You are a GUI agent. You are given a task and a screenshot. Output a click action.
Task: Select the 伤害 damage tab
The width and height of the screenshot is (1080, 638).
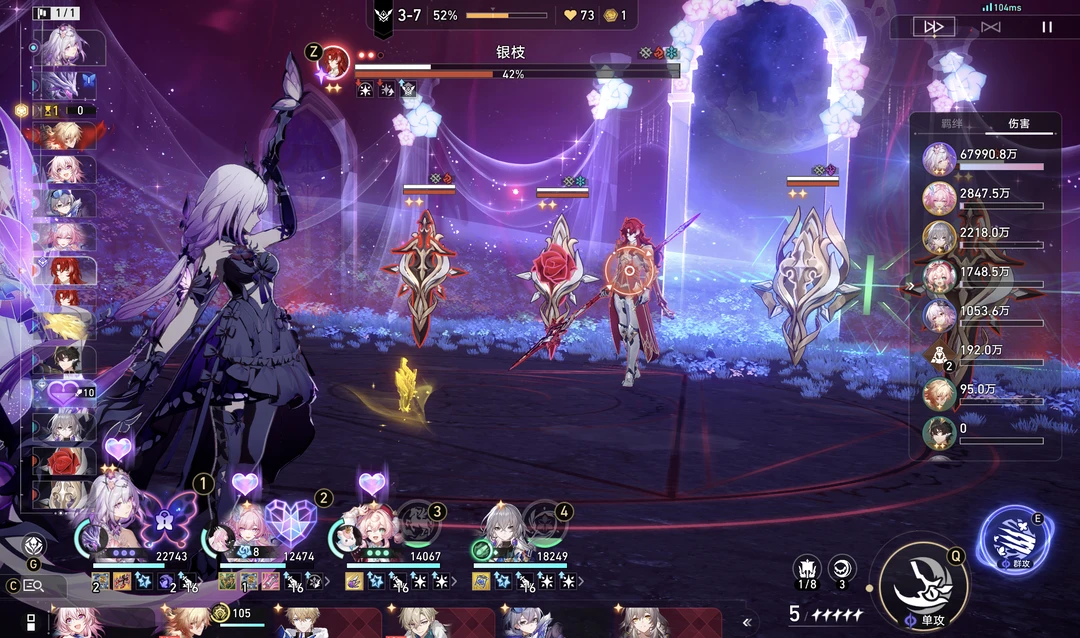coord(1018,124)
